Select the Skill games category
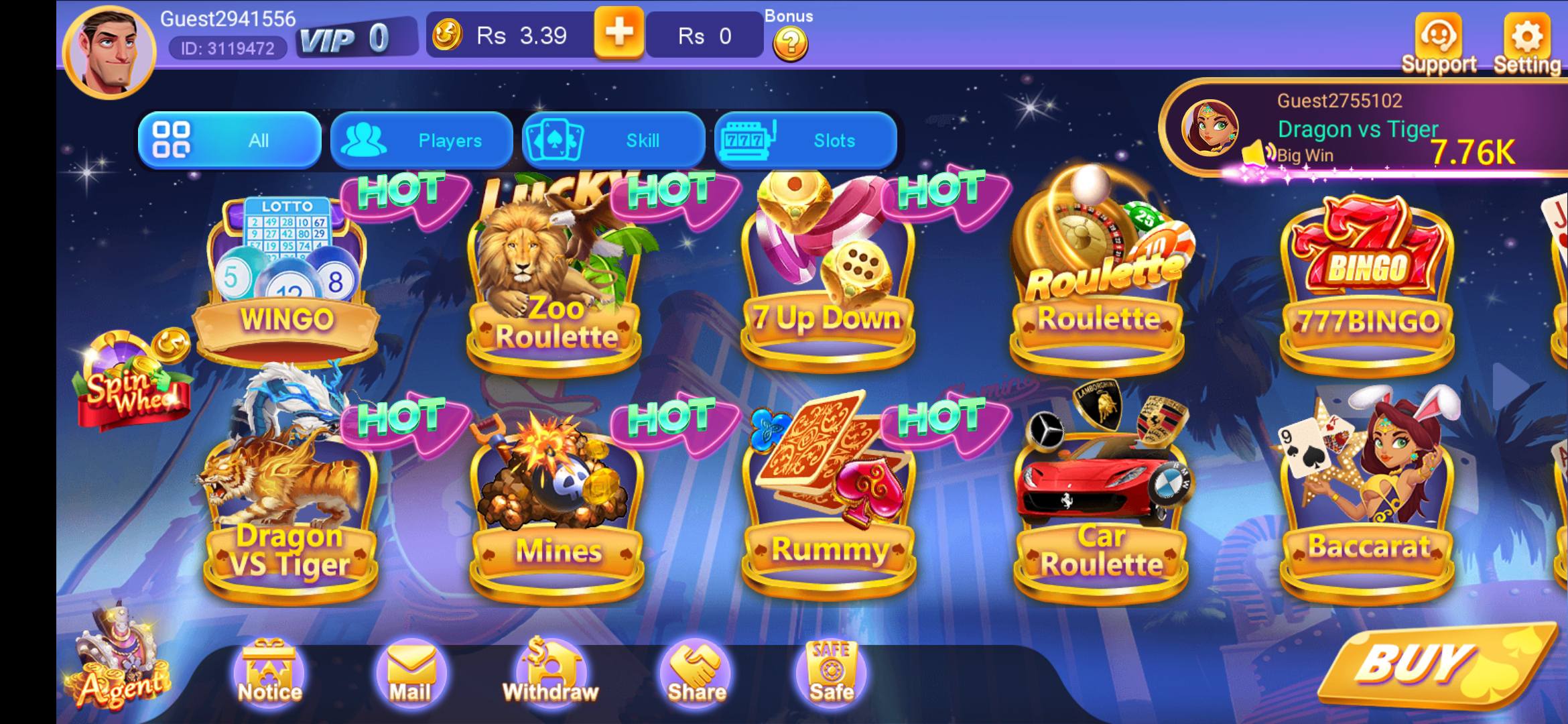 tap(614, 140)
